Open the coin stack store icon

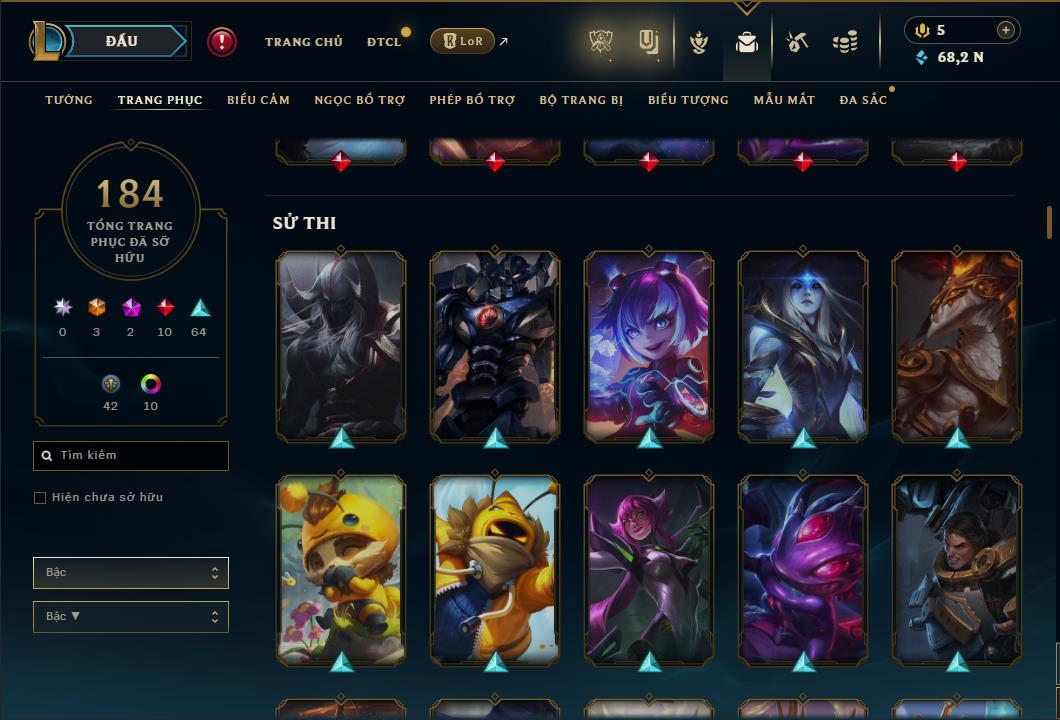click(845, 42)
